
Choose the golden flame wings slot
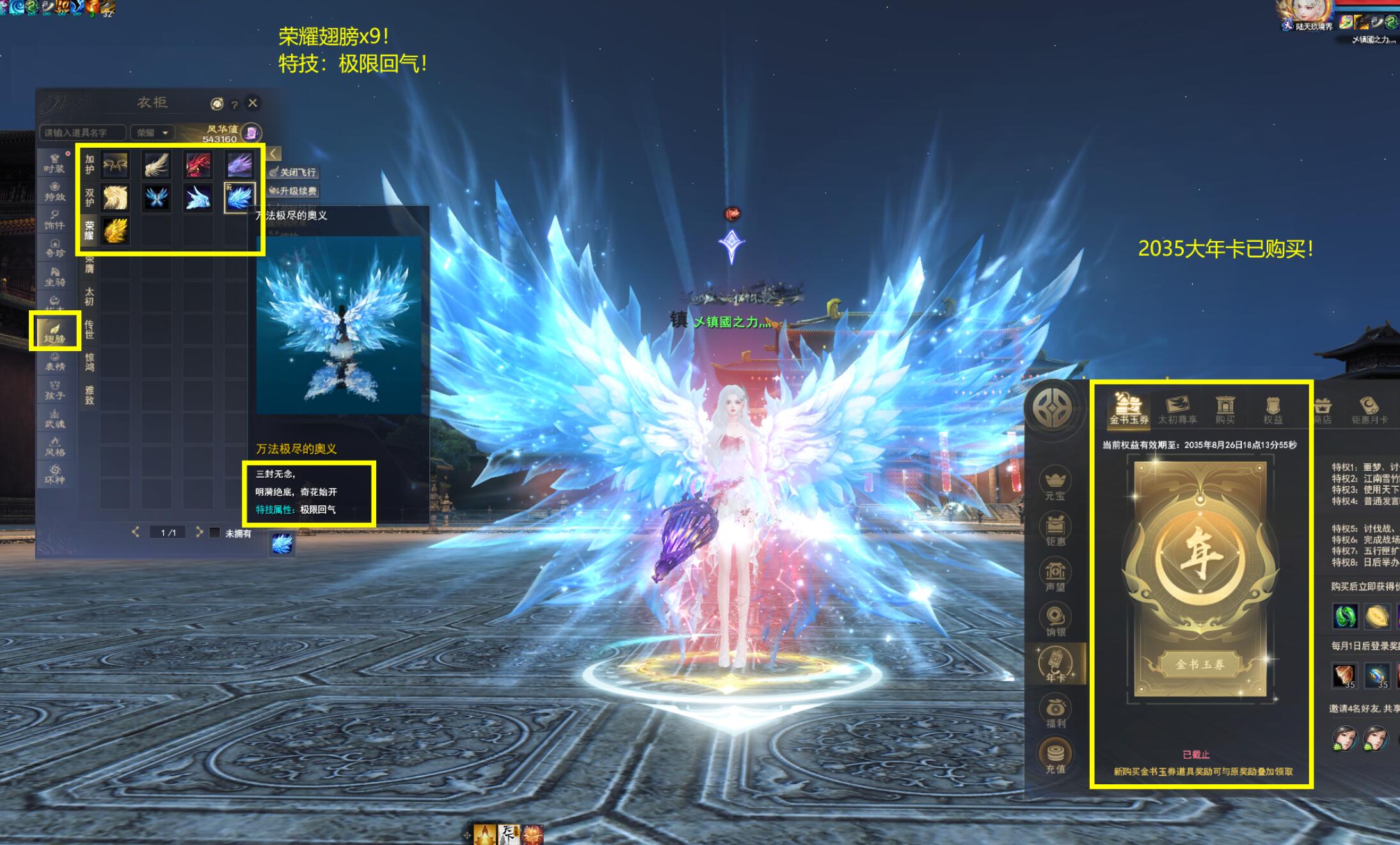[115, 230]
